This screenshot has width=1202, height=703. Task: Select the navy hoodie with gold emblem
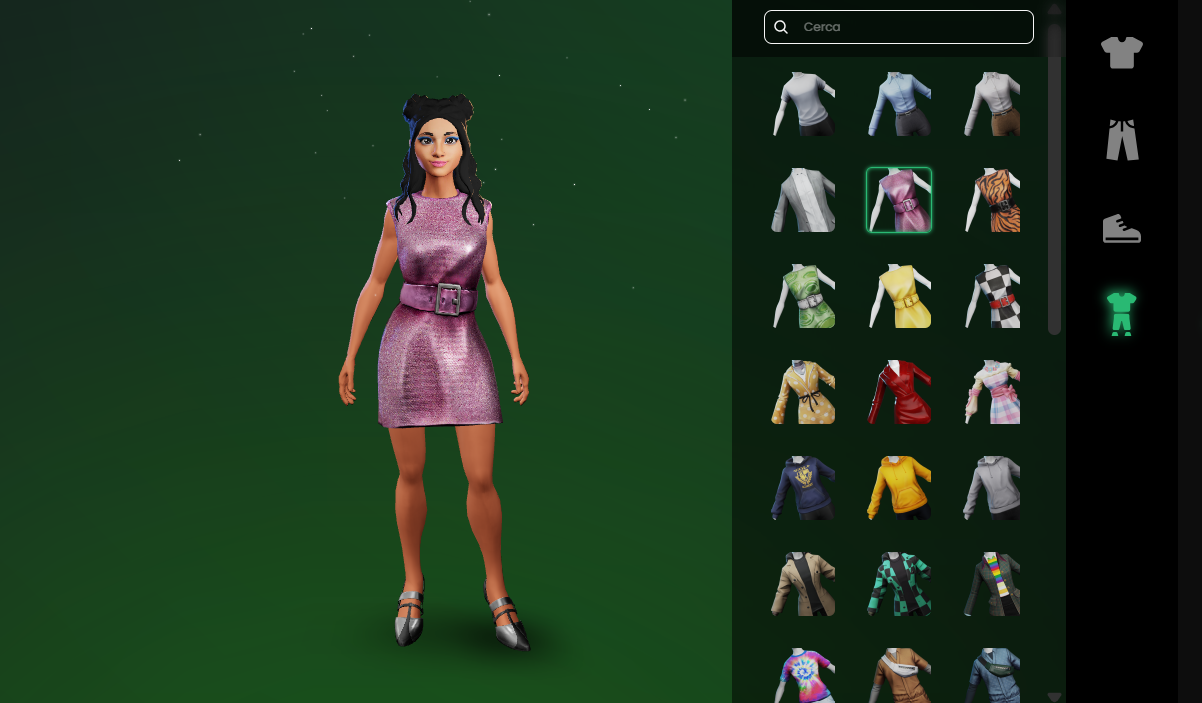point(803,488)
